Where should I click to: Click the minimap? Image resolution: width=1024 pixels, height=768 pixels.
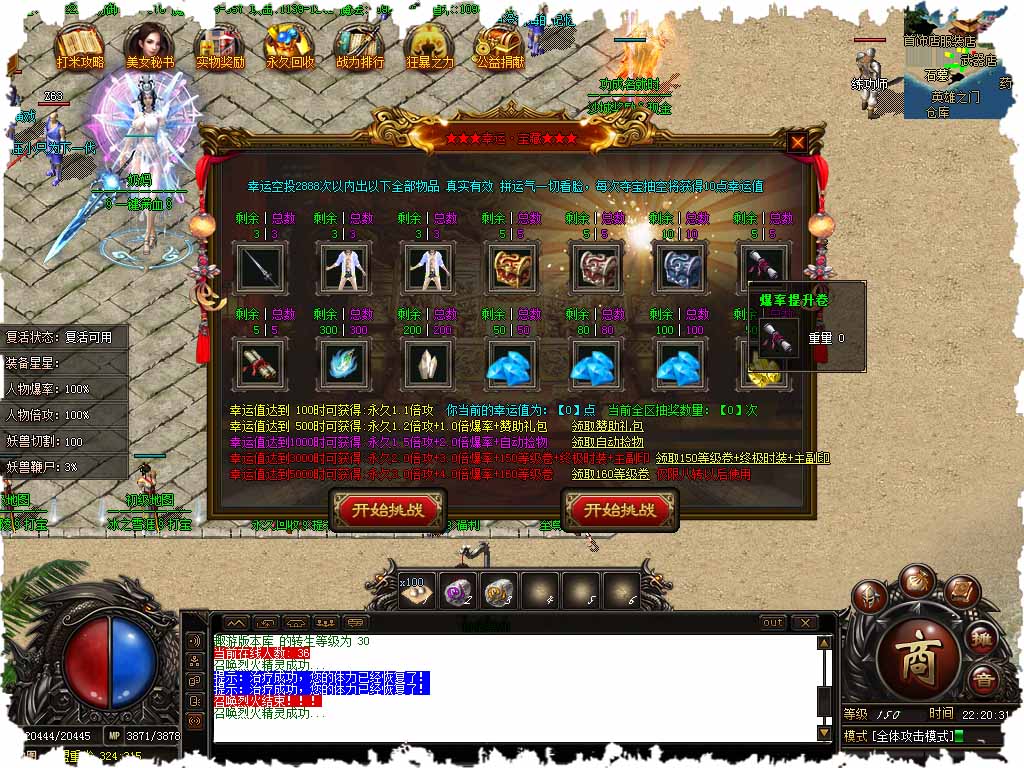coord(957,62)
